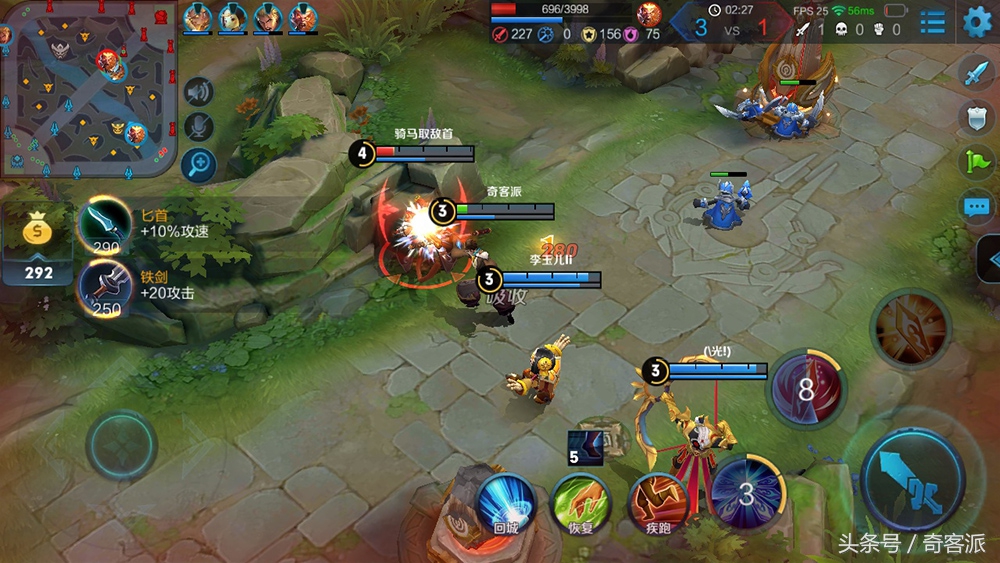
Task: Click the magnifier zoom icon
Action: 199,164
